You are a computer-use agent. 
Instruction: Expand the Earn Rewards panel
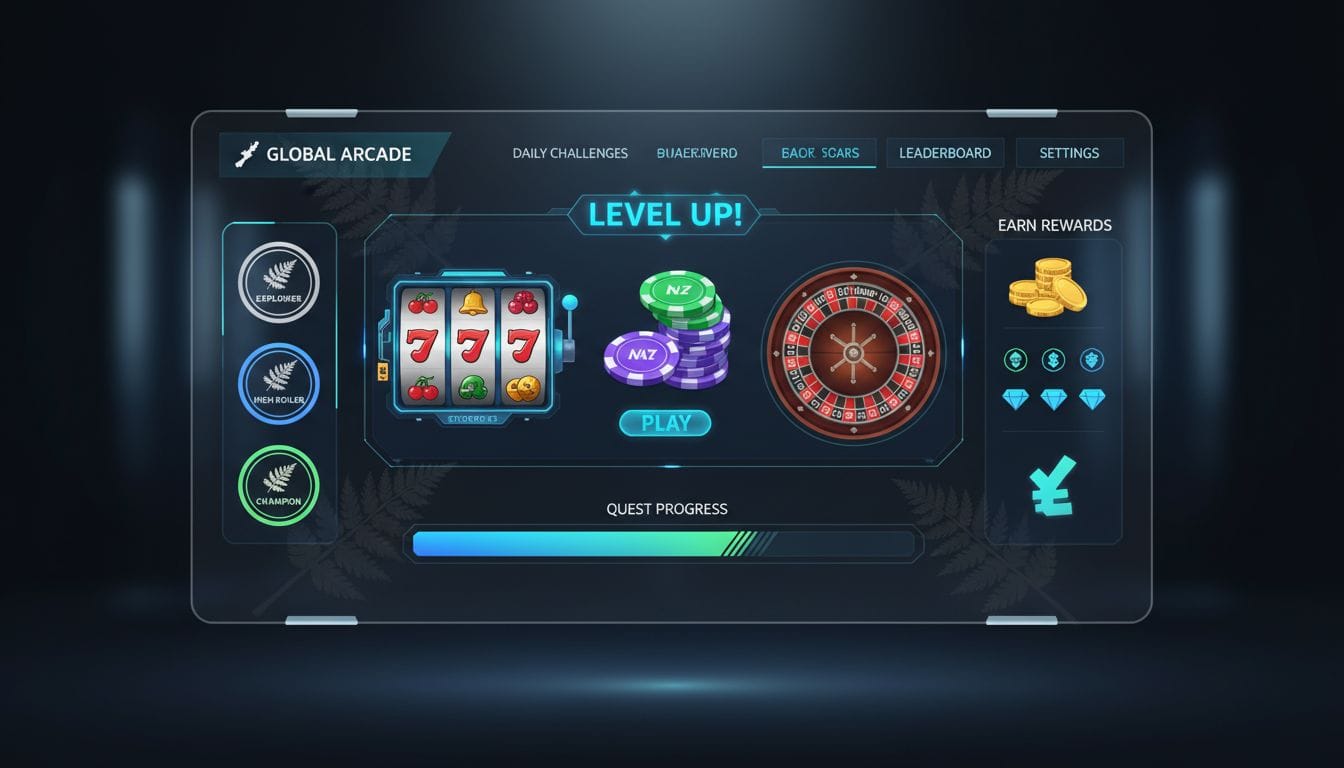pyautogui.click(x=1053, y=225)
